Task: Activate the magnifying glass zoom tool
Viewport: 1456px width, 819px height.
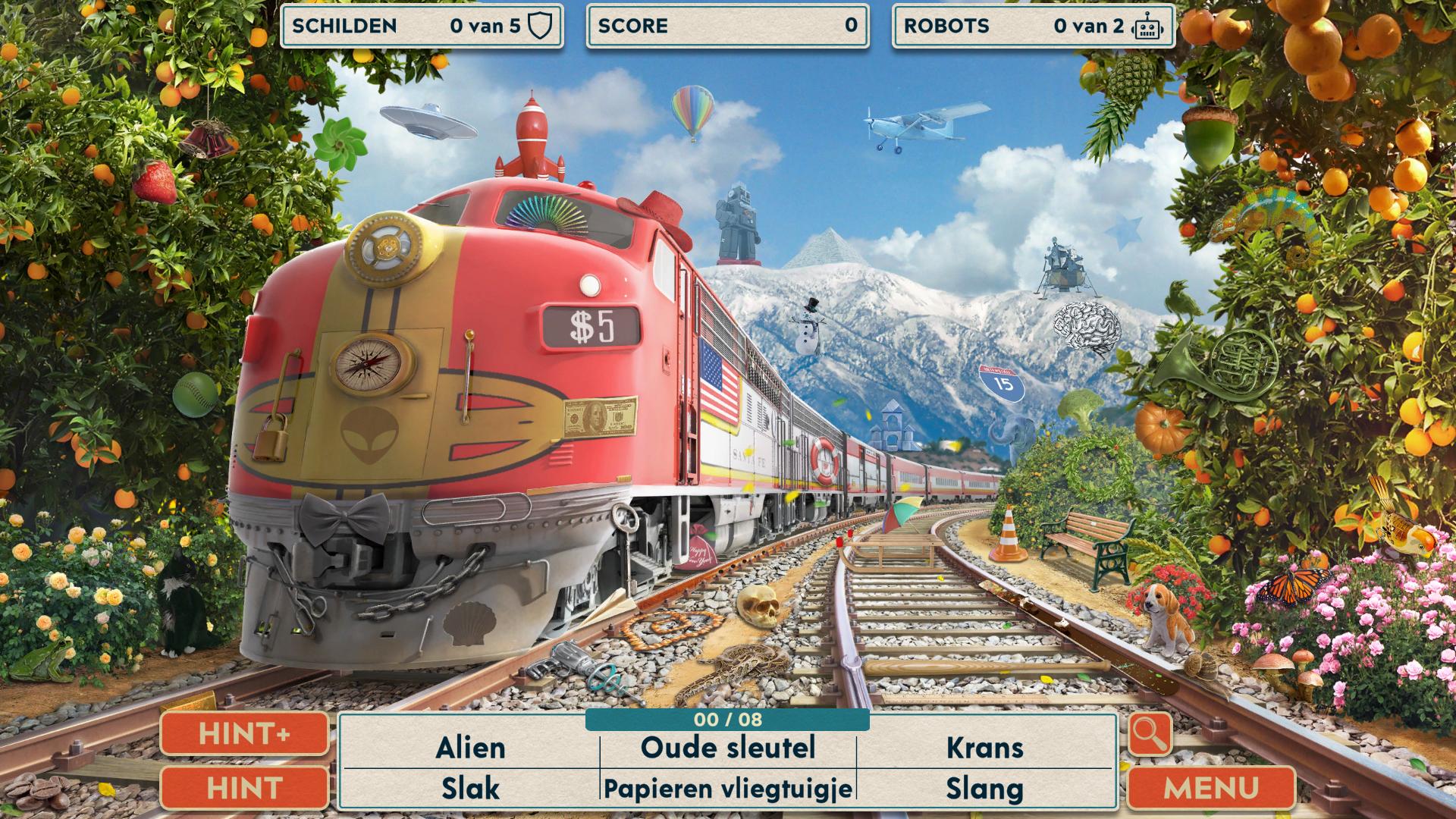Action: coord(1150,733)
